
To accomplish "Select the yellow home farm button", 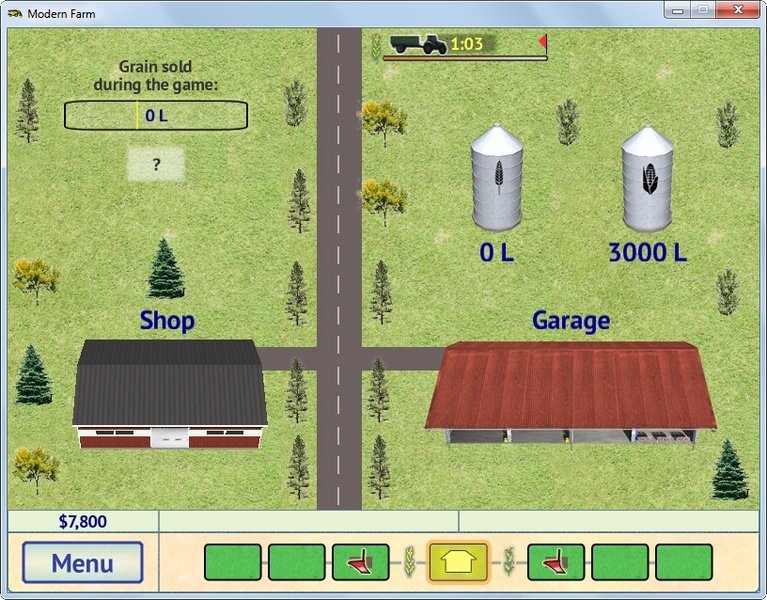I will [x=459, y=562].
